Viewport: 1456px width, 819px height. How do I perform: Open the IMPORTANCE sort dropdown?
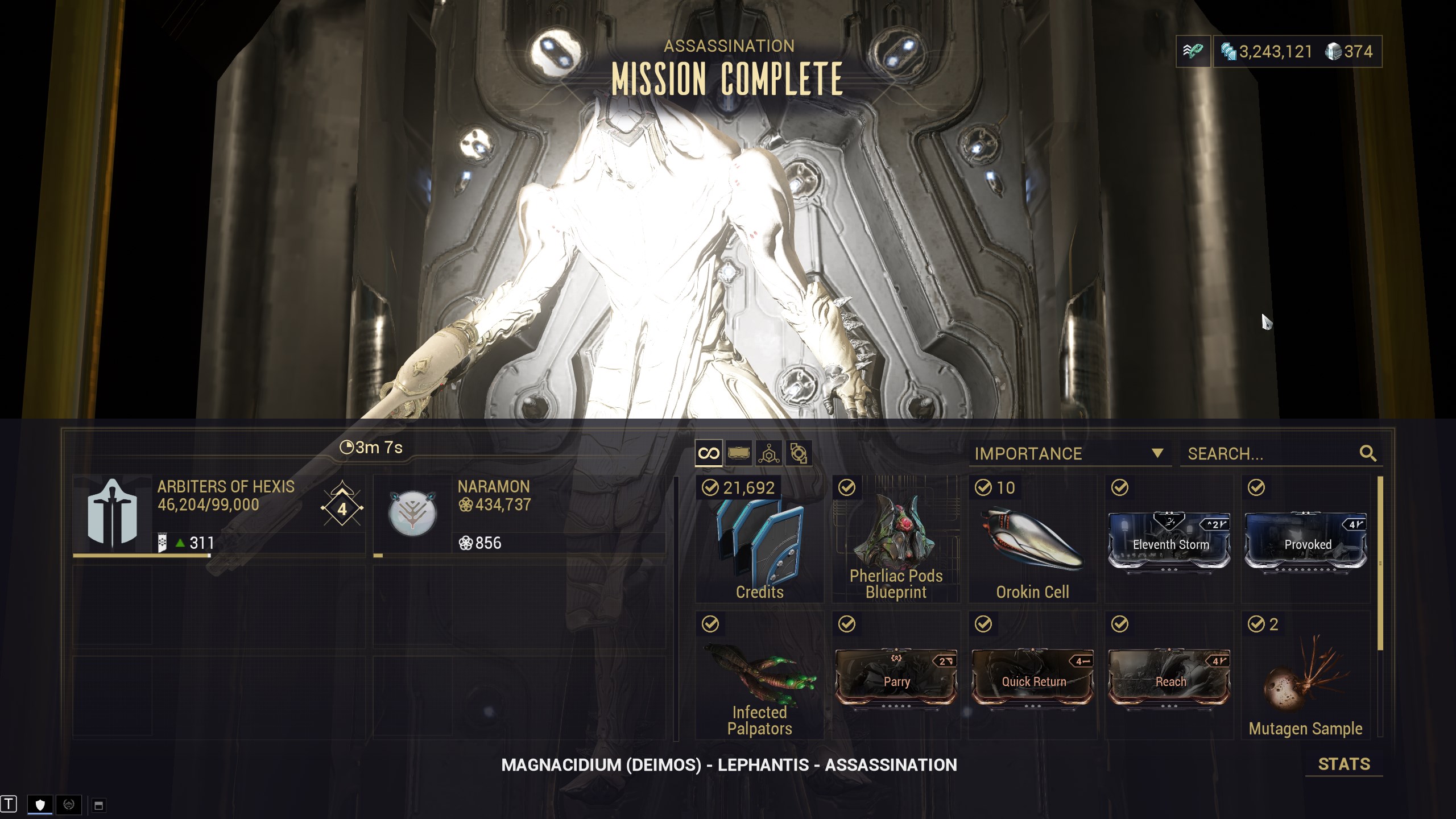(1069, 454)
